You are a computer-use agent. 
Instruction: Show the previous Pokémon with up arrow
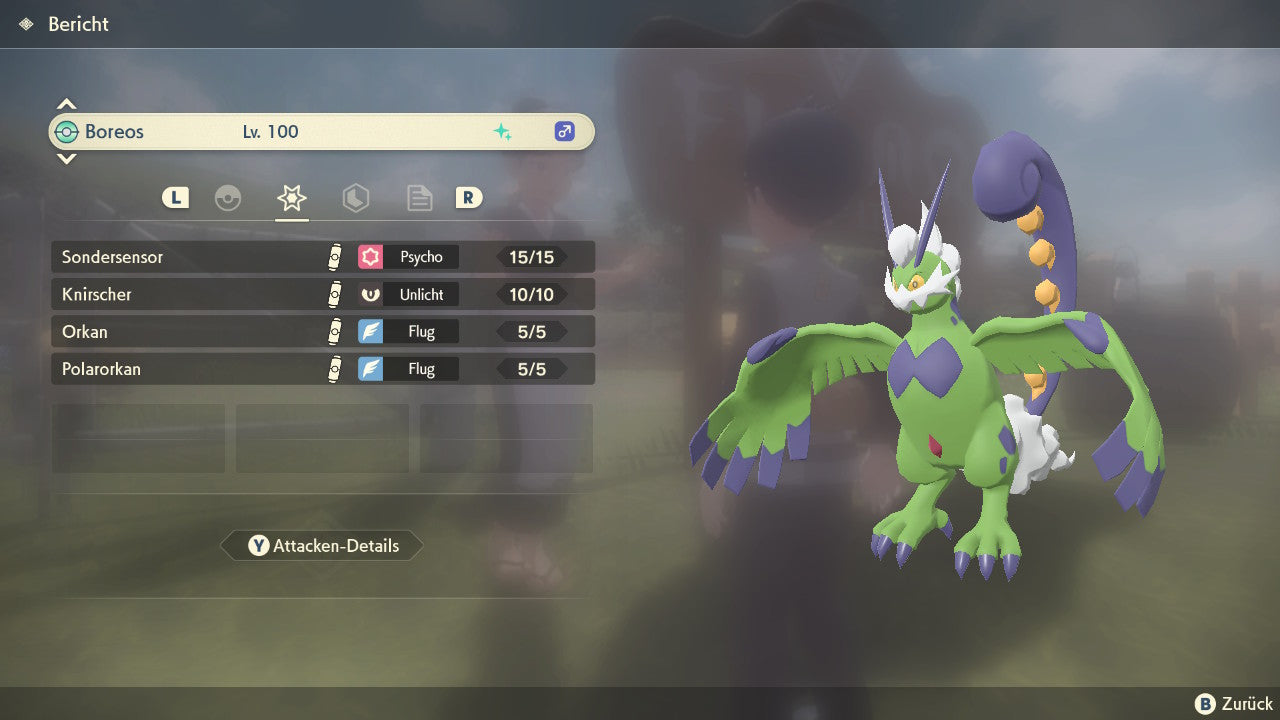tap(66, 104)
